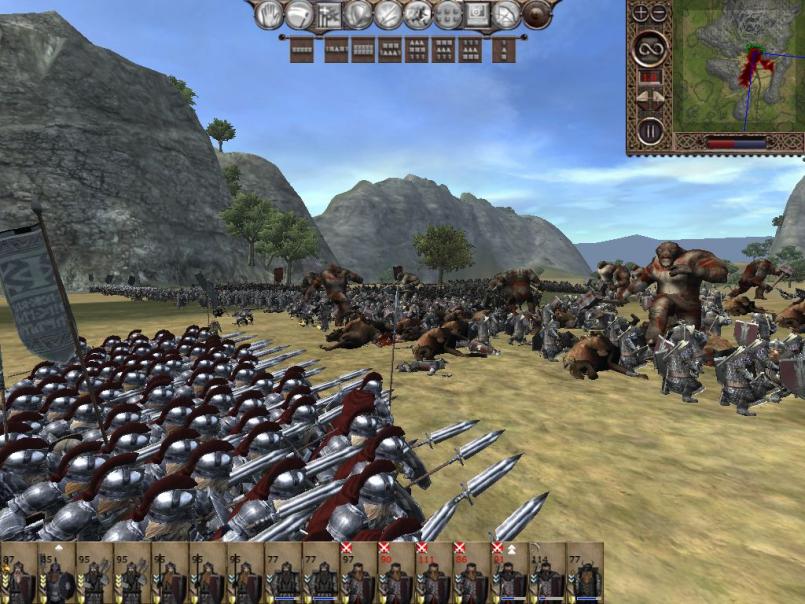Screen dimensions: 805x604
Task: Click the battlefield minimap
Action: coord(739,68)
